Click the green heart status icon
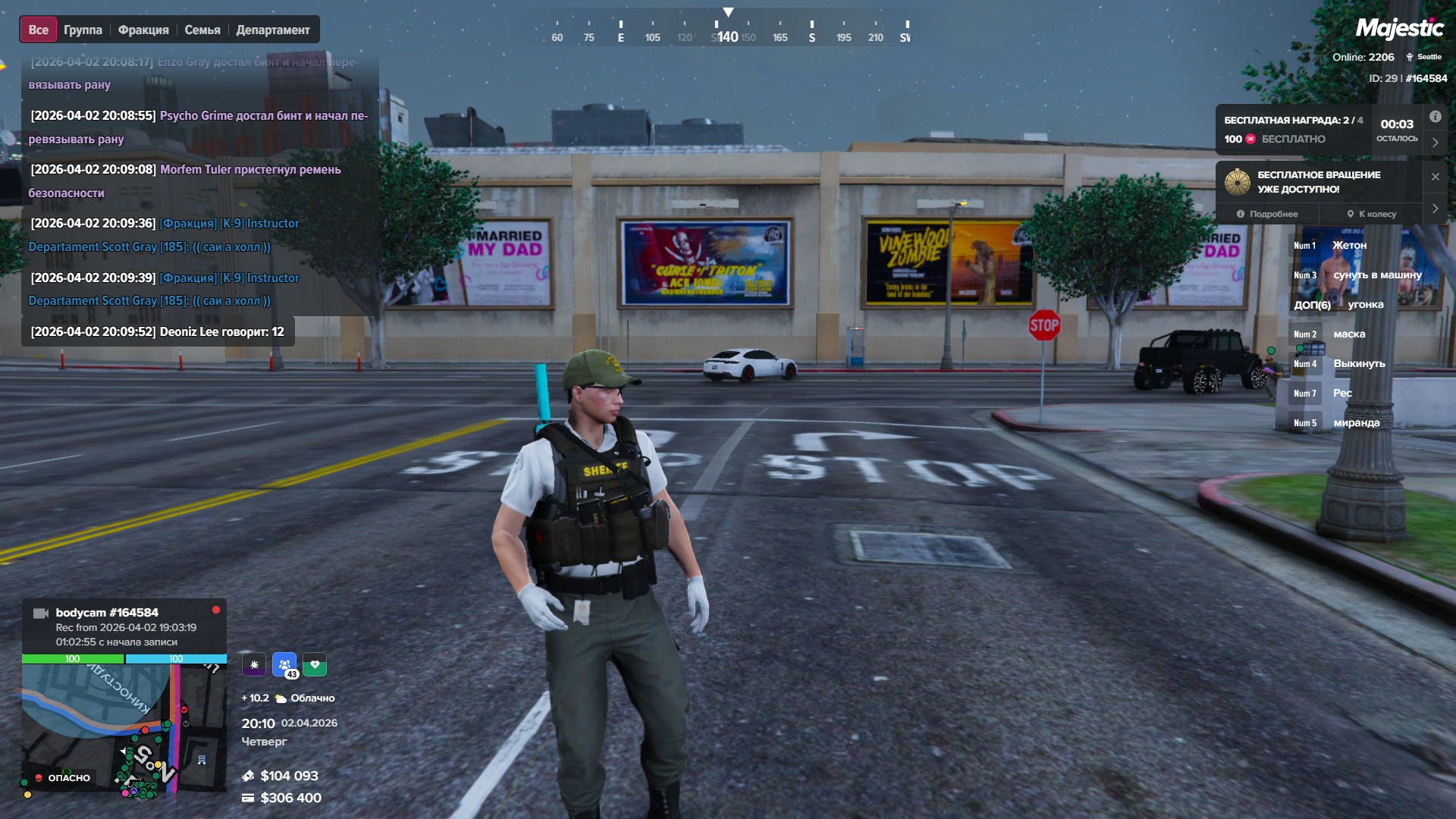Image resolution: width=1456 pixels, height=819 pixels. click(315, 665)
